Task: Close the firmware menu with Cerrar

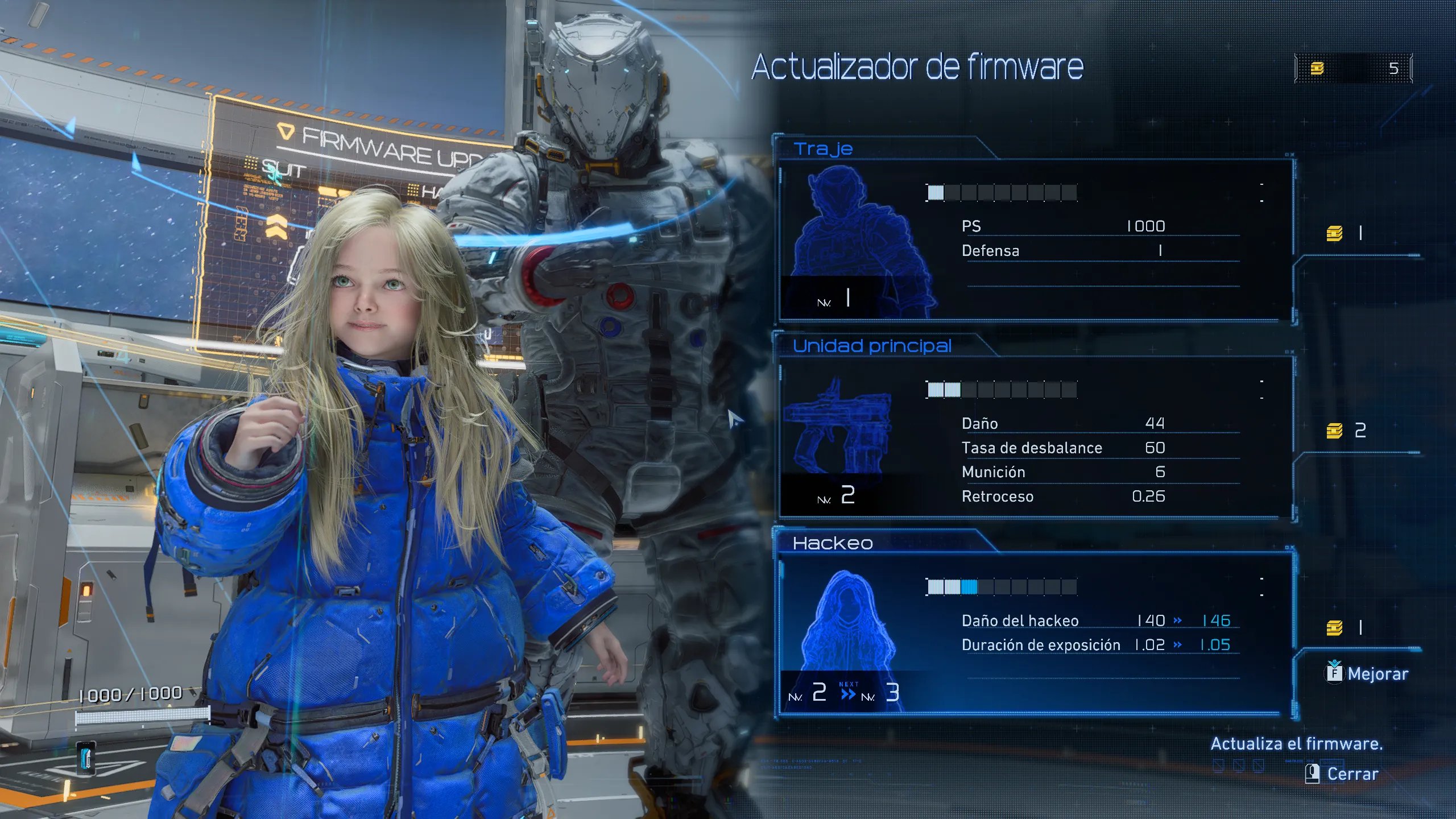Action: 1343,774
